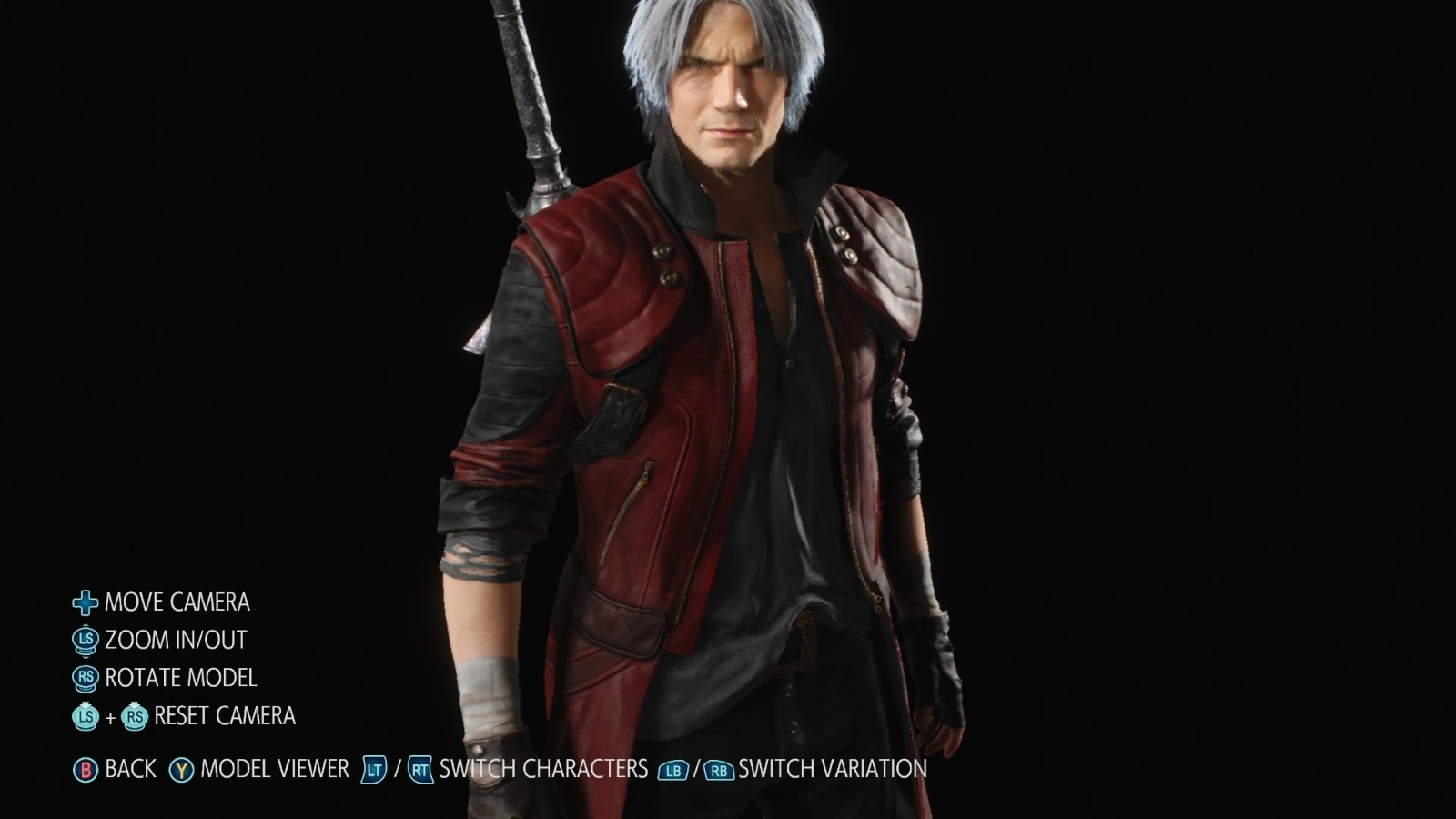Select the yellow Y Model Viewer icon
This screenshot has width=1456, height=819.
[180, 768]
